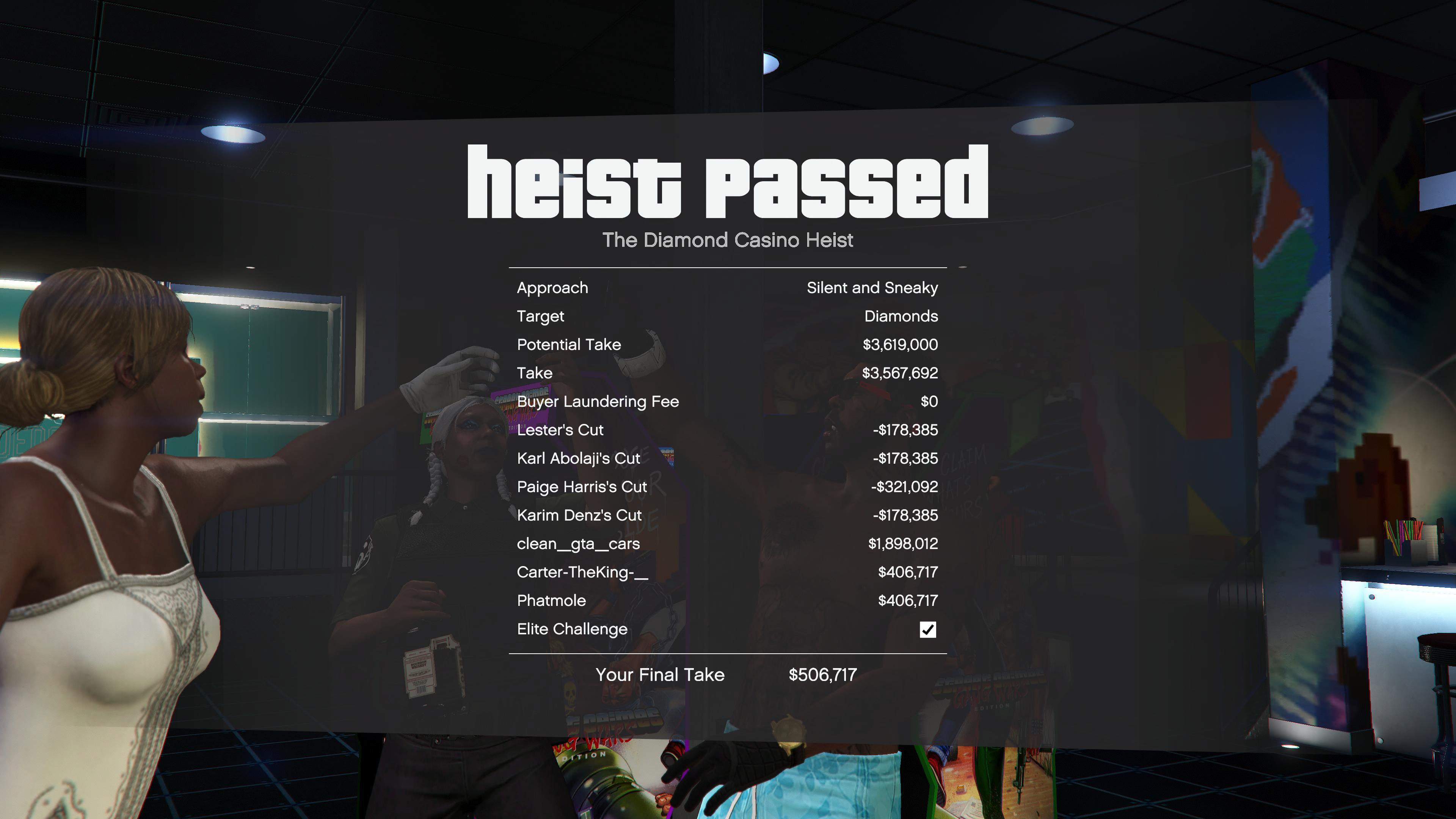1456x819 pixels.
Task: Select Your Final Take total
Action: [x=660, y=674]
